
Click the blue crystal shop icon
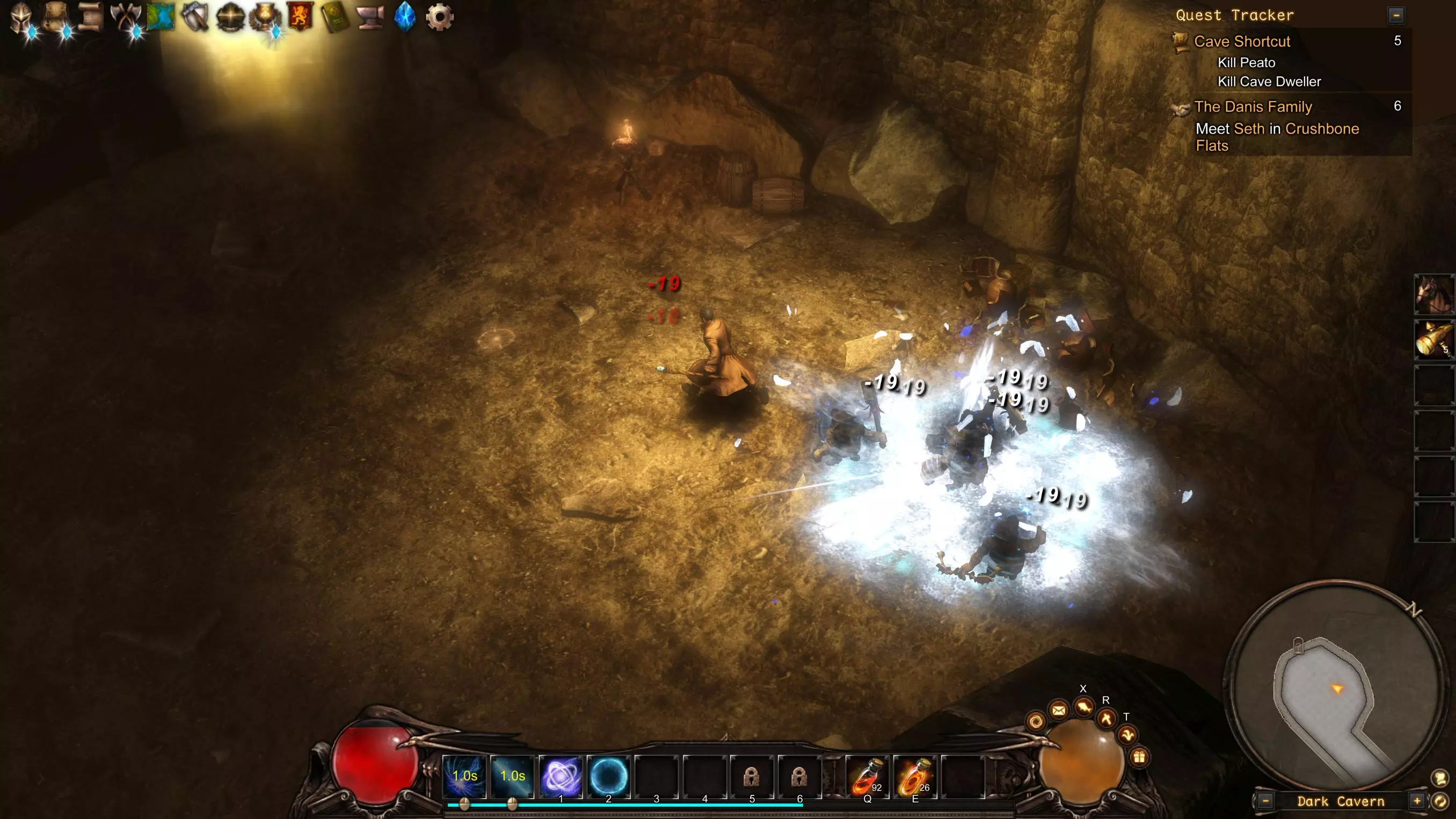(x=405, y=17)
